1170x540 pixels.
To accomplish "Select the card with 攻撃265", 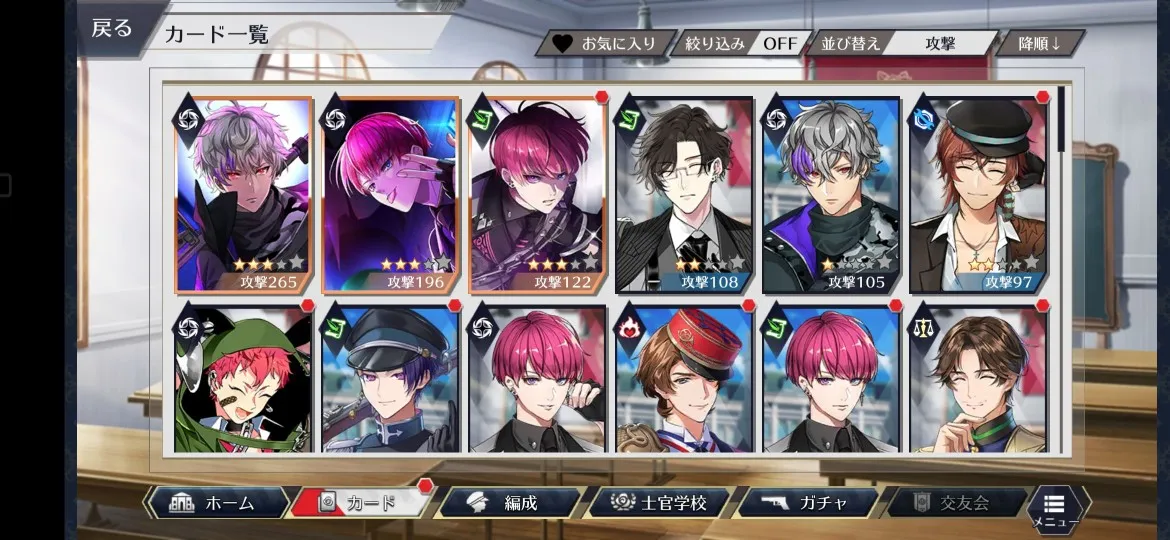I will 244,195.
